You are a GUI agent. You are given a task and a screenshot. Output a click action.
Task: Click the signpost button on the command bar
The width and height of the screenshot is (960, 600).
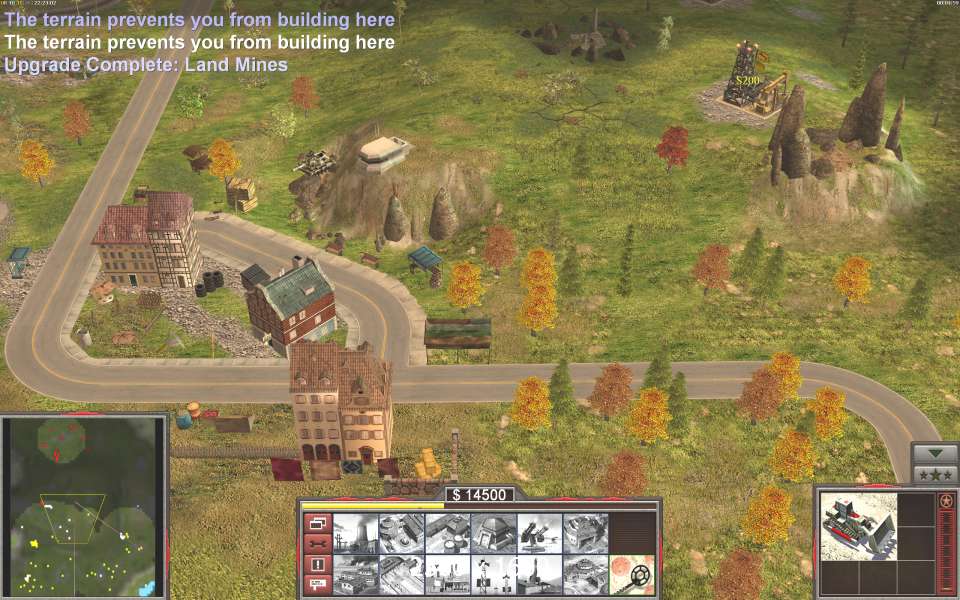click(x=316, y=584)
